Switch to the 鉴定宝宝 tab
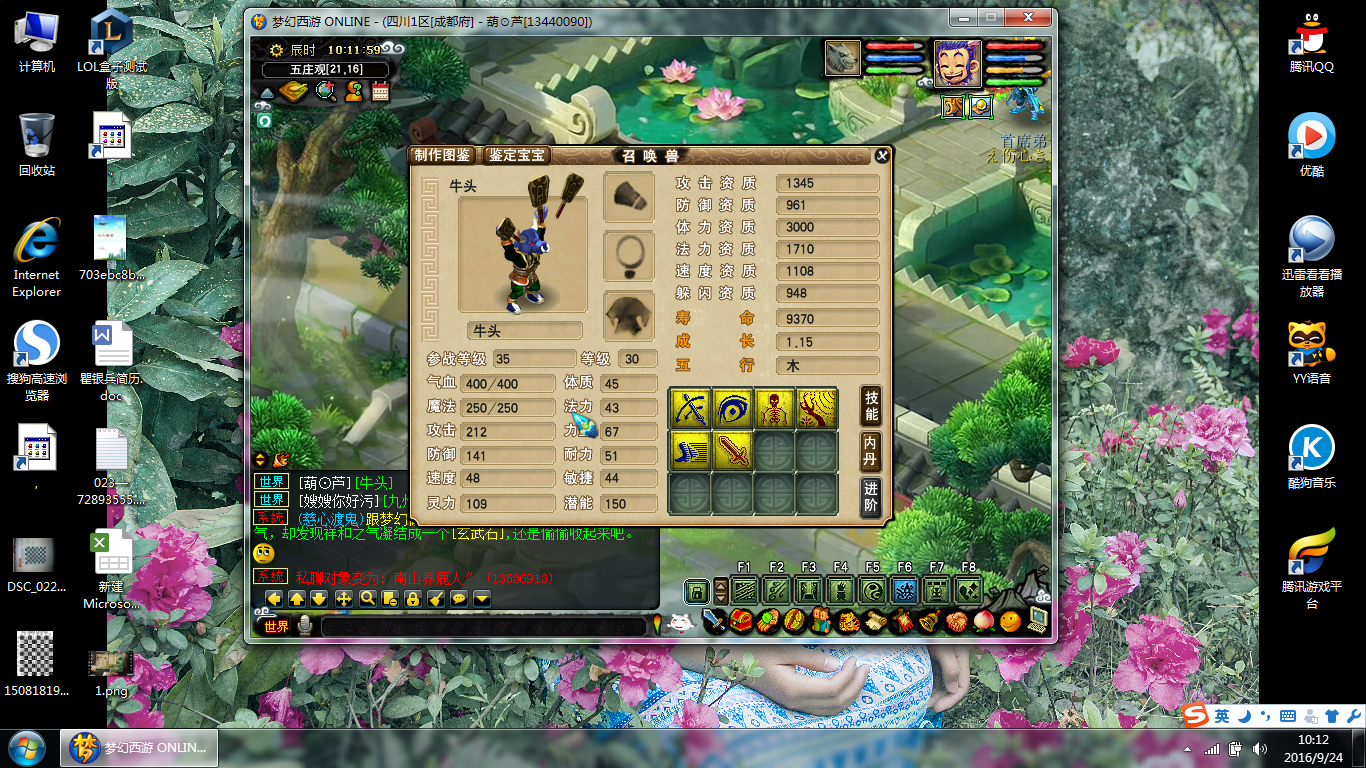 pos(517,155)
